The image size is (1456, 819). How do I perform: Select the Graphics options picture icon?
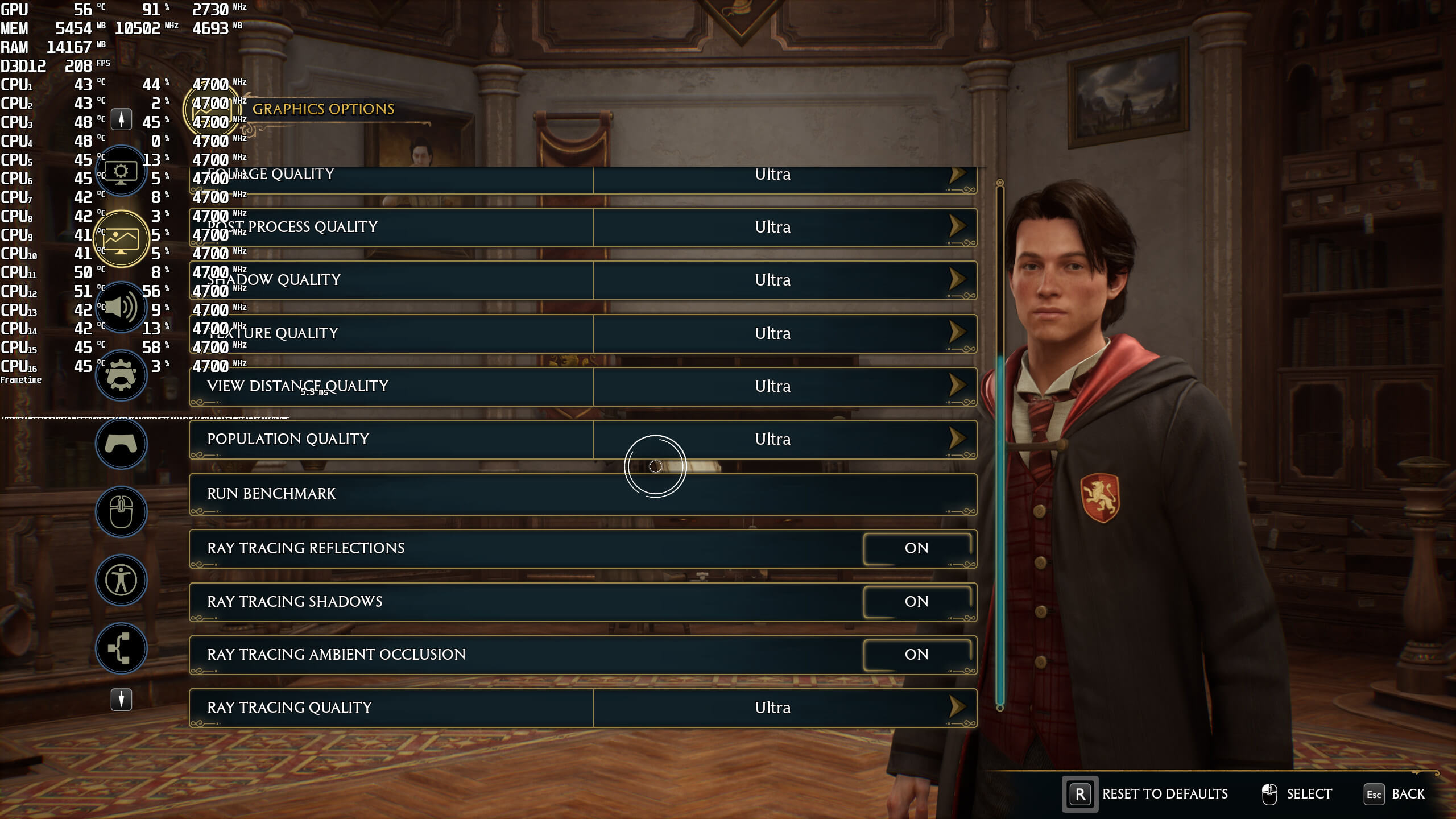pos(121,239)
